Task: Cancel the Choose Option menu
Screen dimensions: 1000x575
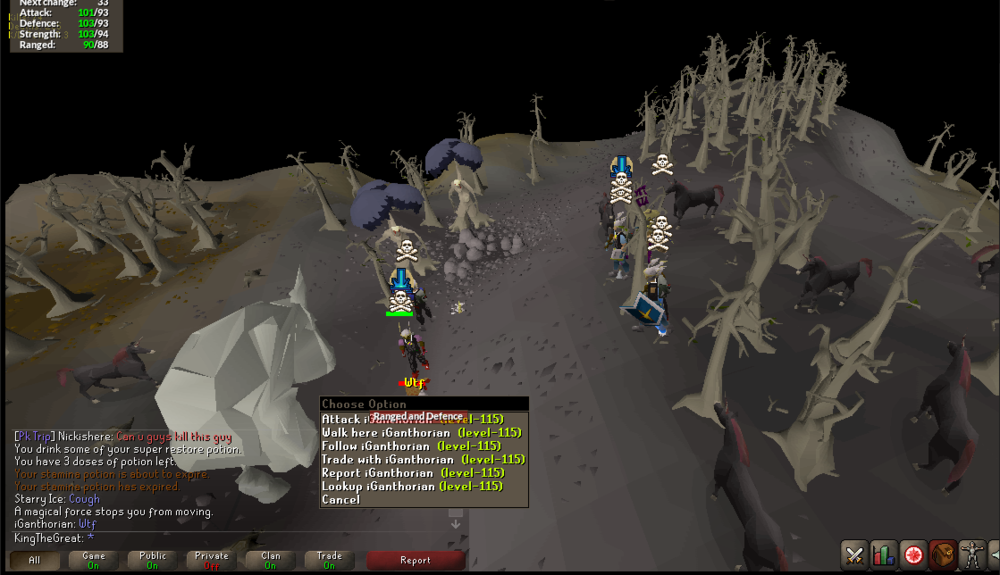Action: 341,500
